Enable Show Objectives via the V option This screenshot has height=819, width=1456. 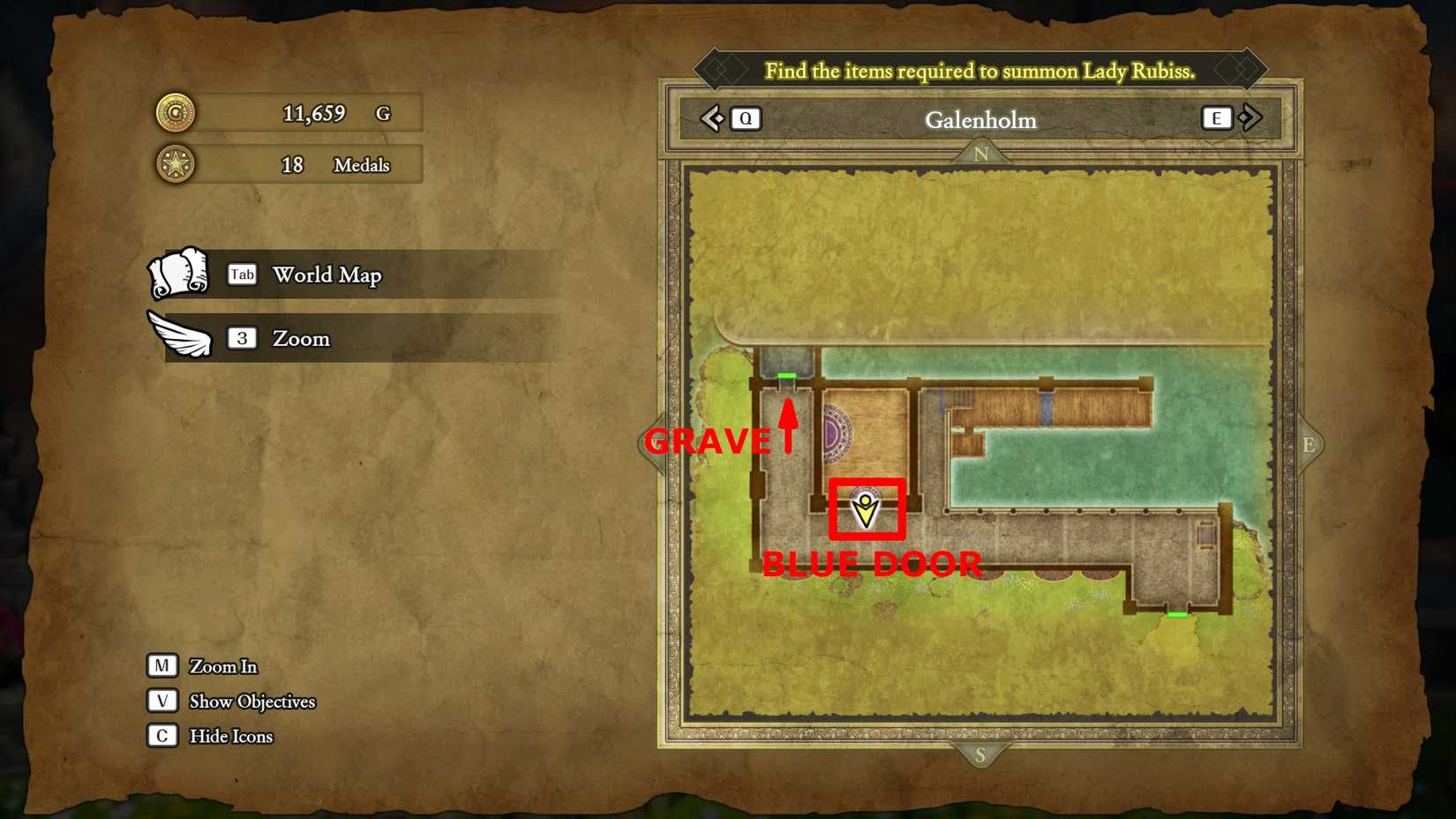[162, 701]
